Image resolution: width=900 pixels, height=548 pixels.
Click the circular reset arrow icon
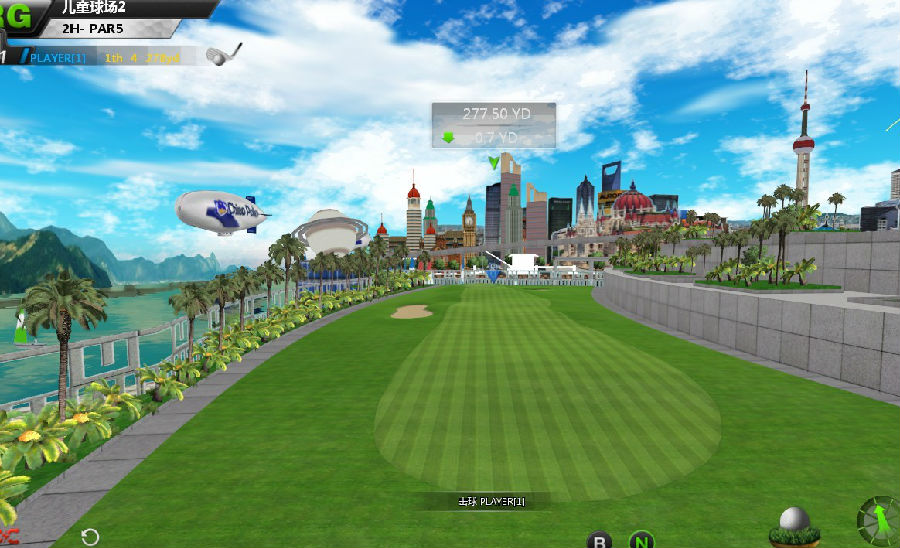click(90, 537)
